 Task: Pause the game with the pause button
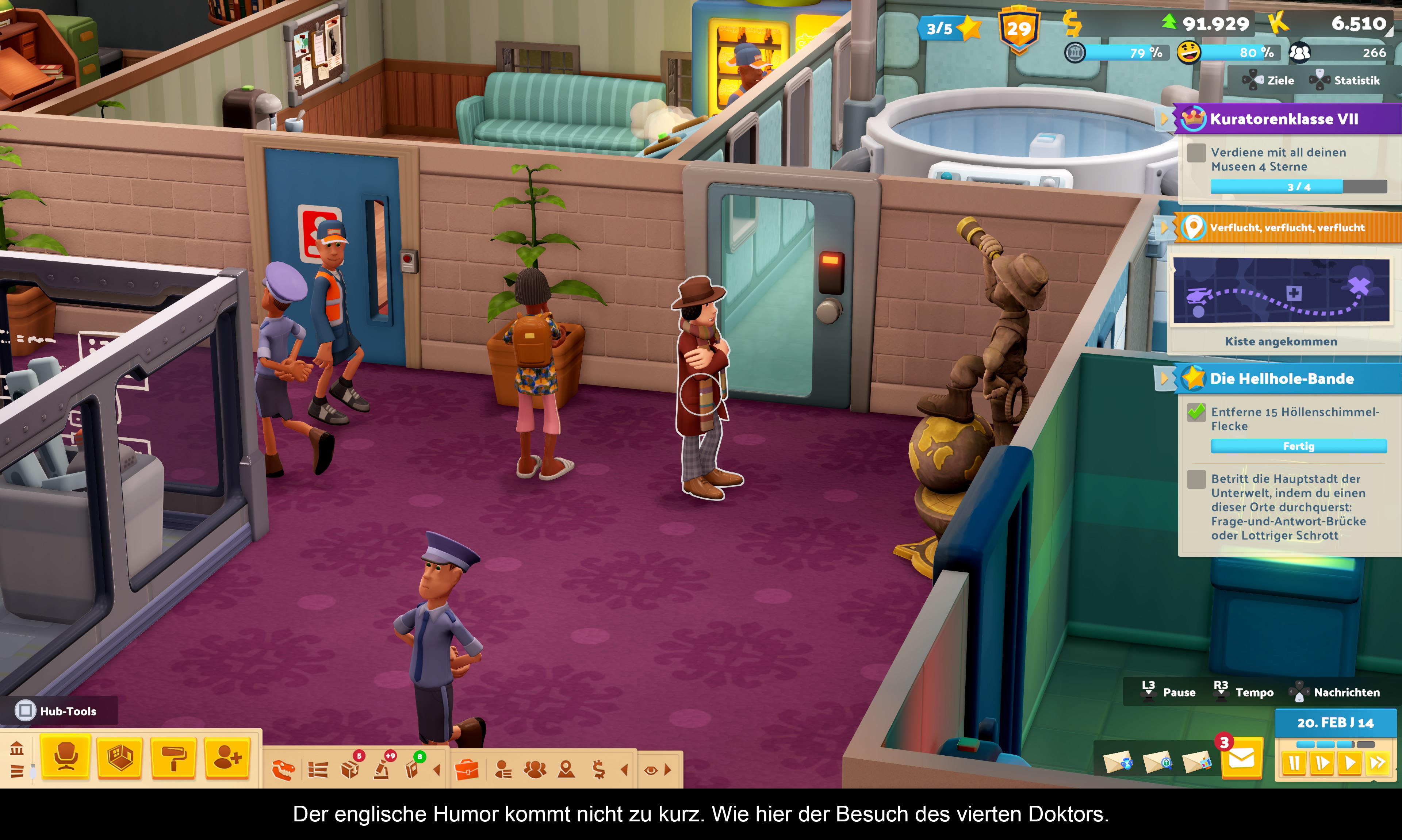click(1294, 764)
